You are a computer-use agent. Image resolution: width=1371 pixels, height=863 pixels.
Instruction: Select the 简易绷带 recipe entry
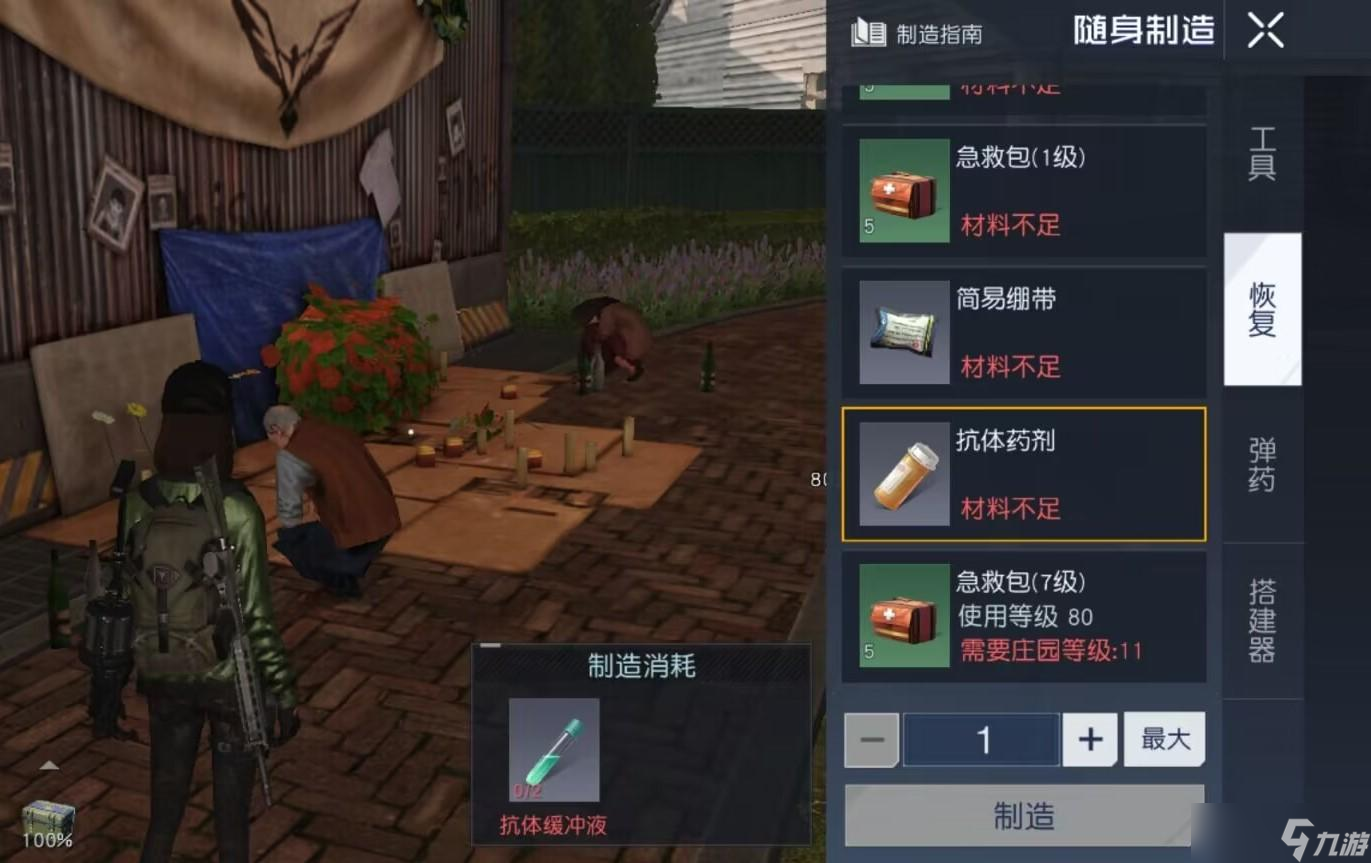click(1023, 330)
